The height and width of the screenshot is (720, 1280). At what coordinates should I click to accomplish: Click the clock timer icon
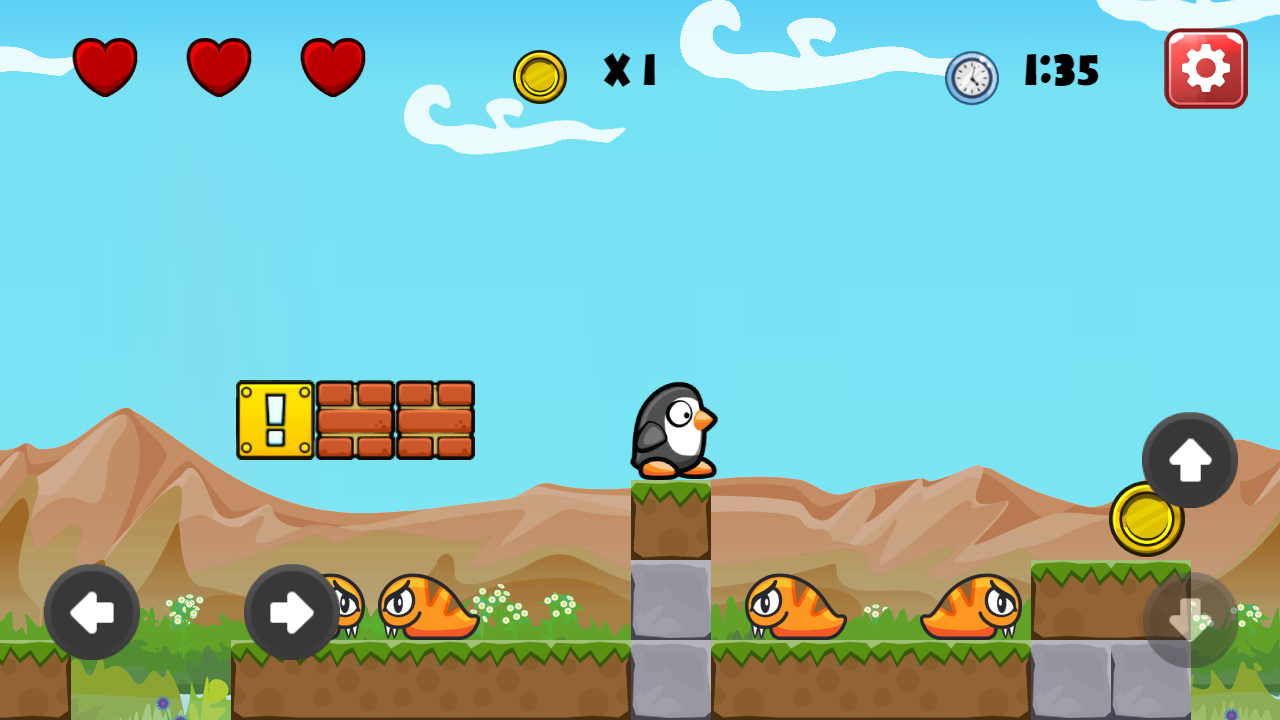point(971,79)
